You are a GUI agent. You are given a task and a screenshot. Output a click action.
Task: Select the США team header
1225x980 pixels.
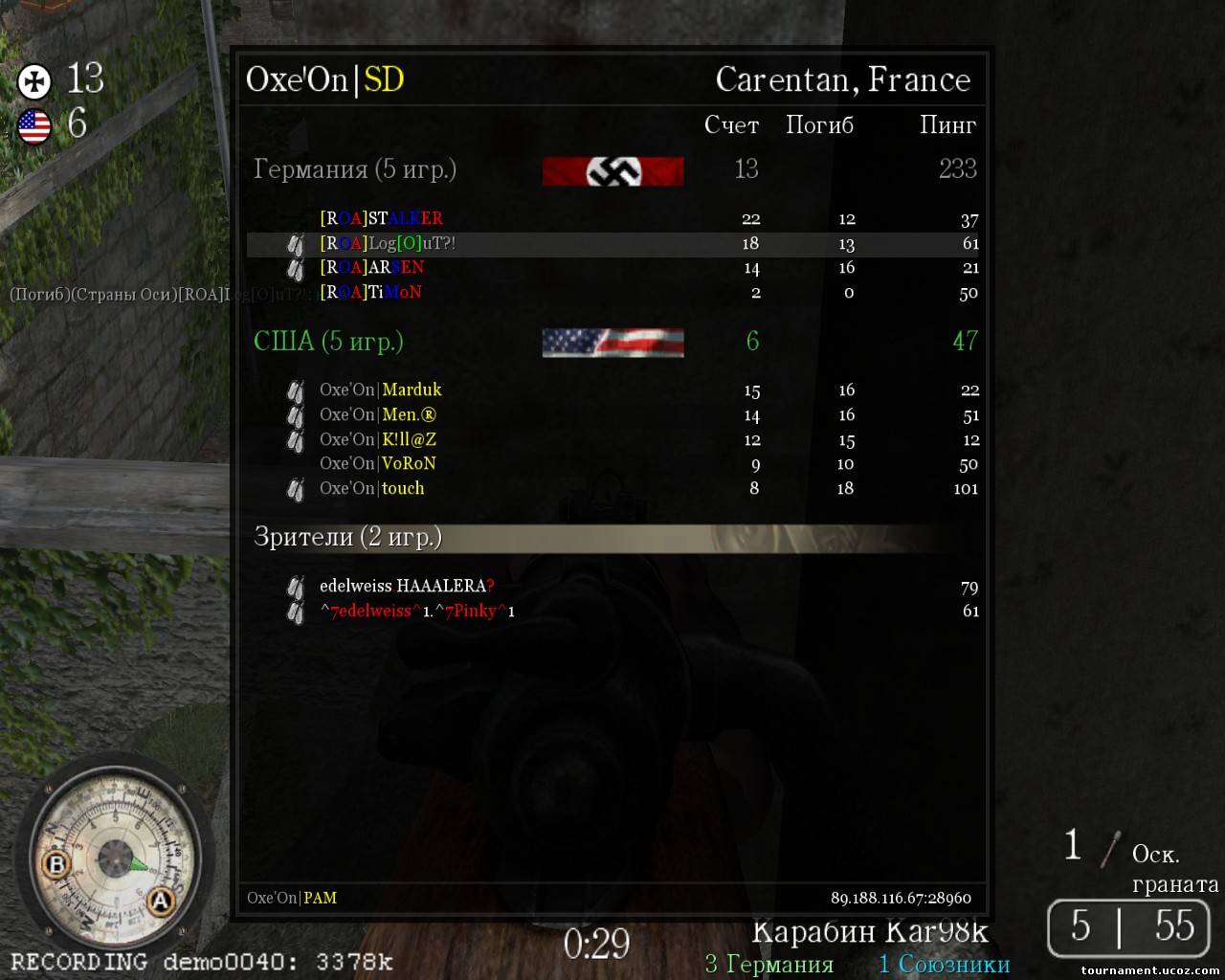click(x=328, y=342)
